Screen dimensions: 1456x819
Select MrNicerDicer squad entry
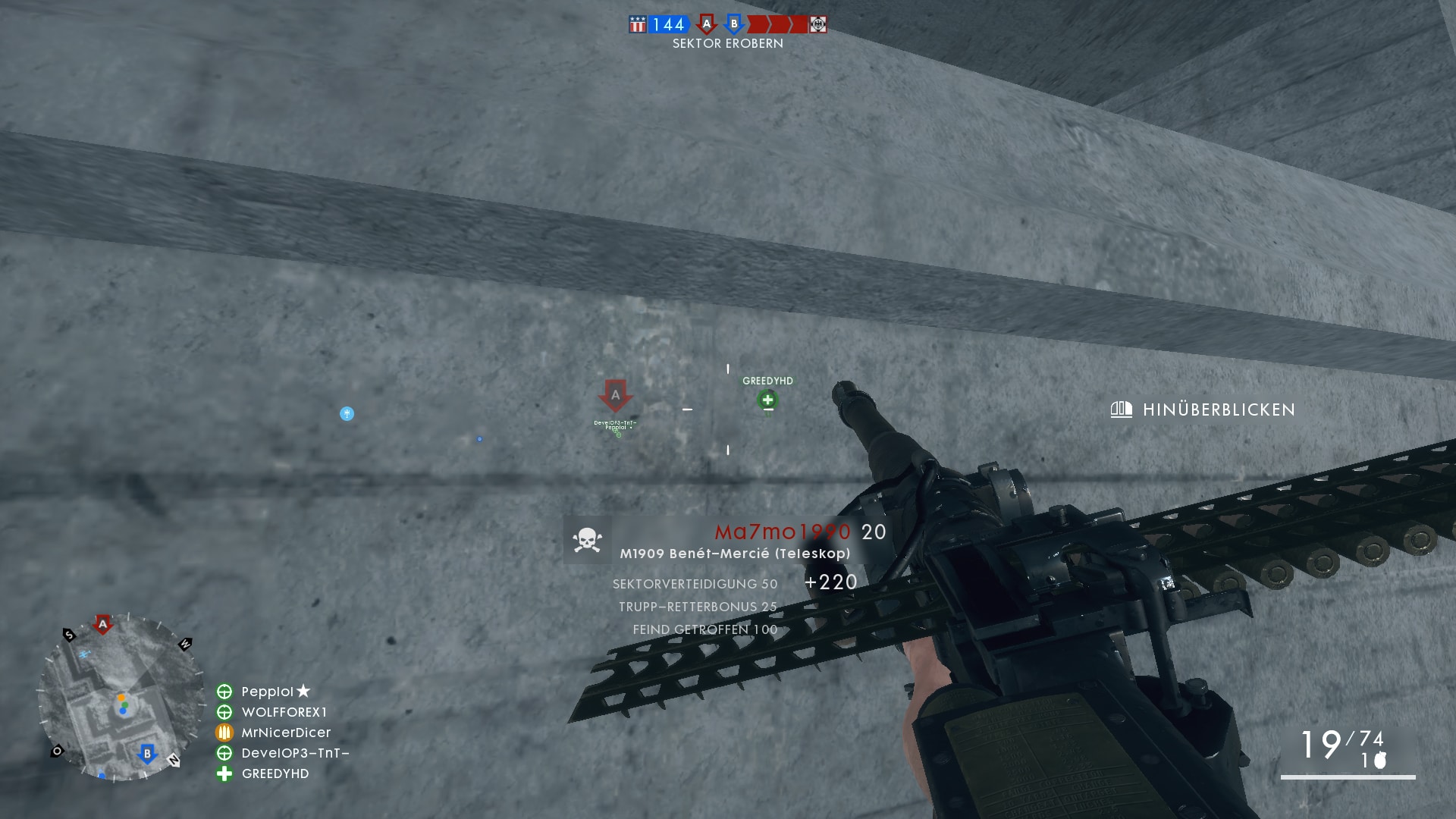[x=286, y=733]
